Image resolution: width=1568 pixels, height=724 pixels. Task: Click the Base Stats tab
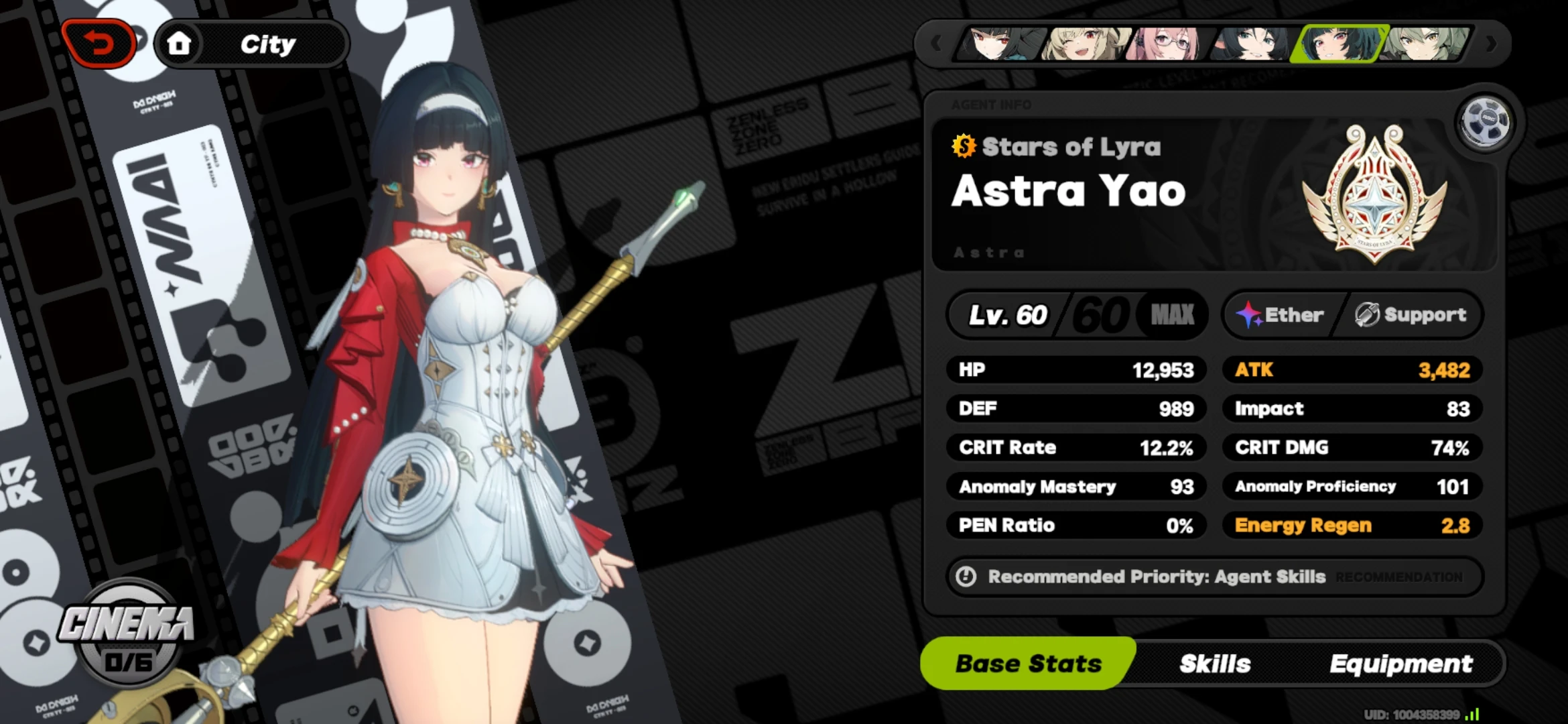1027,663
